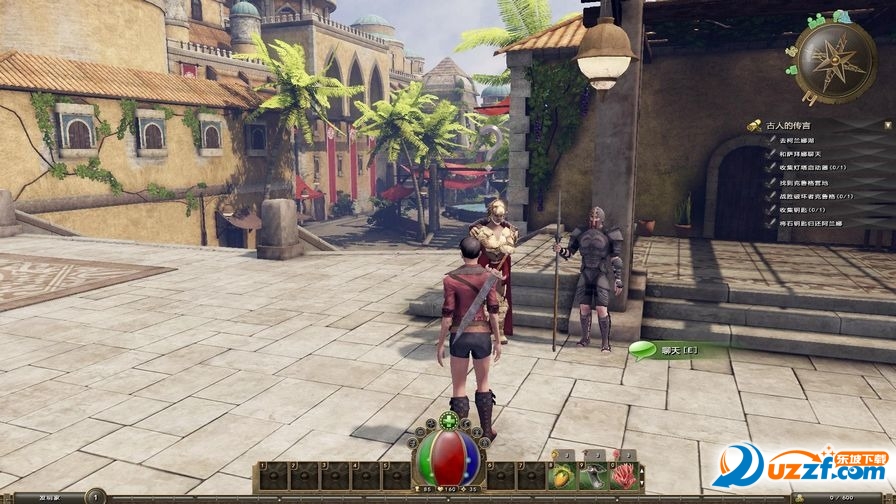
Task: Select the 古人的传言 quest title
Action: pos(790,126)
